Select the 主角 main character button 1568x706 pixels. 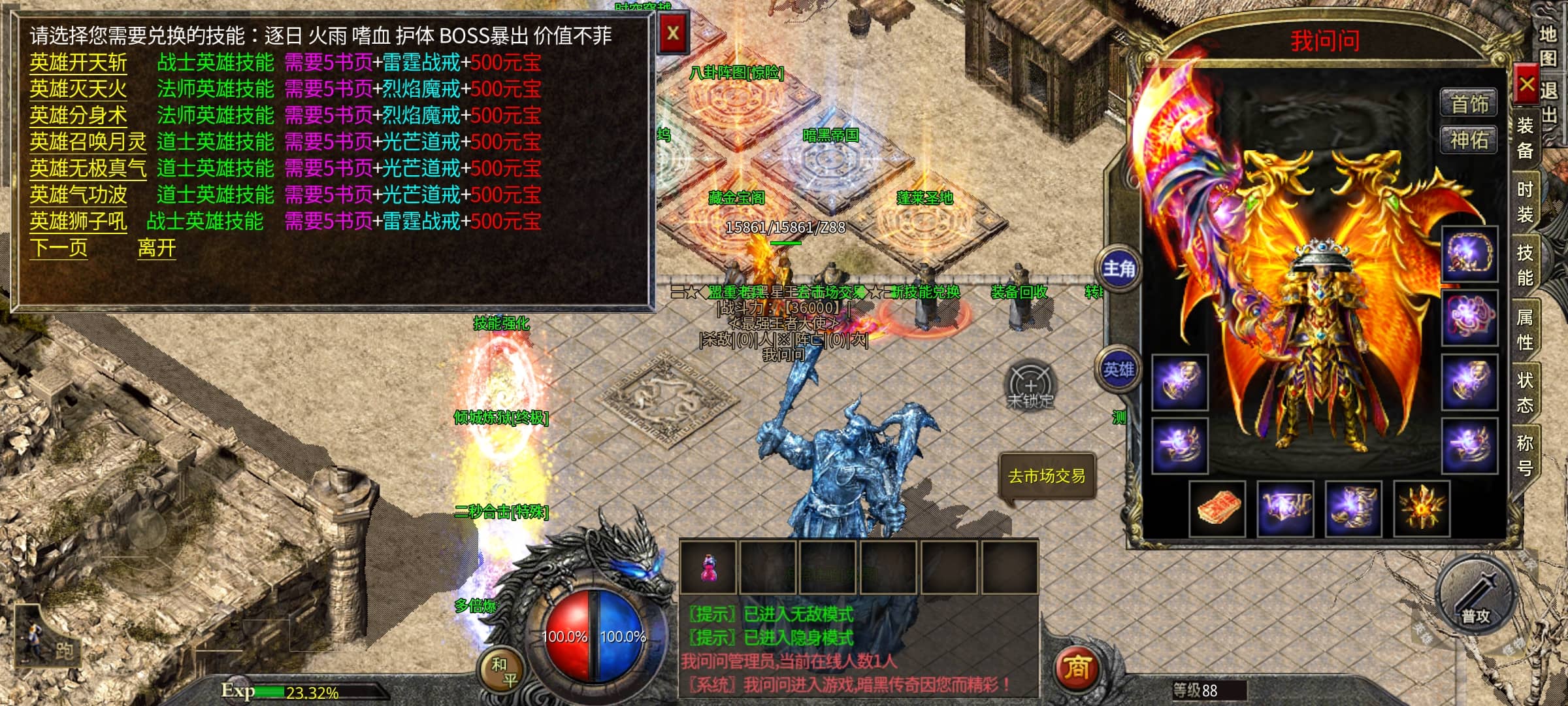(1119, 269)
